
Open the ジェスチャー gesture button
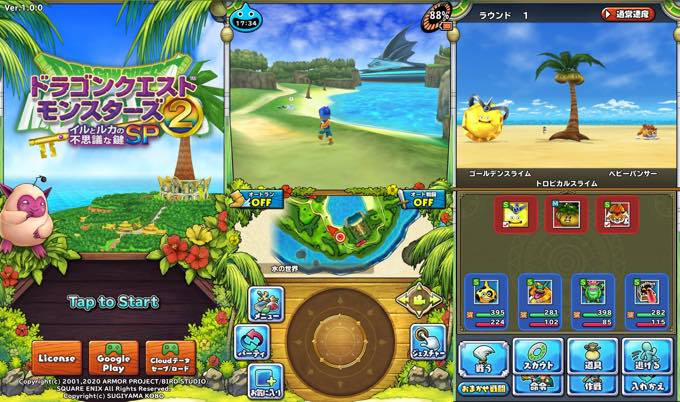(x=428, y=341)
